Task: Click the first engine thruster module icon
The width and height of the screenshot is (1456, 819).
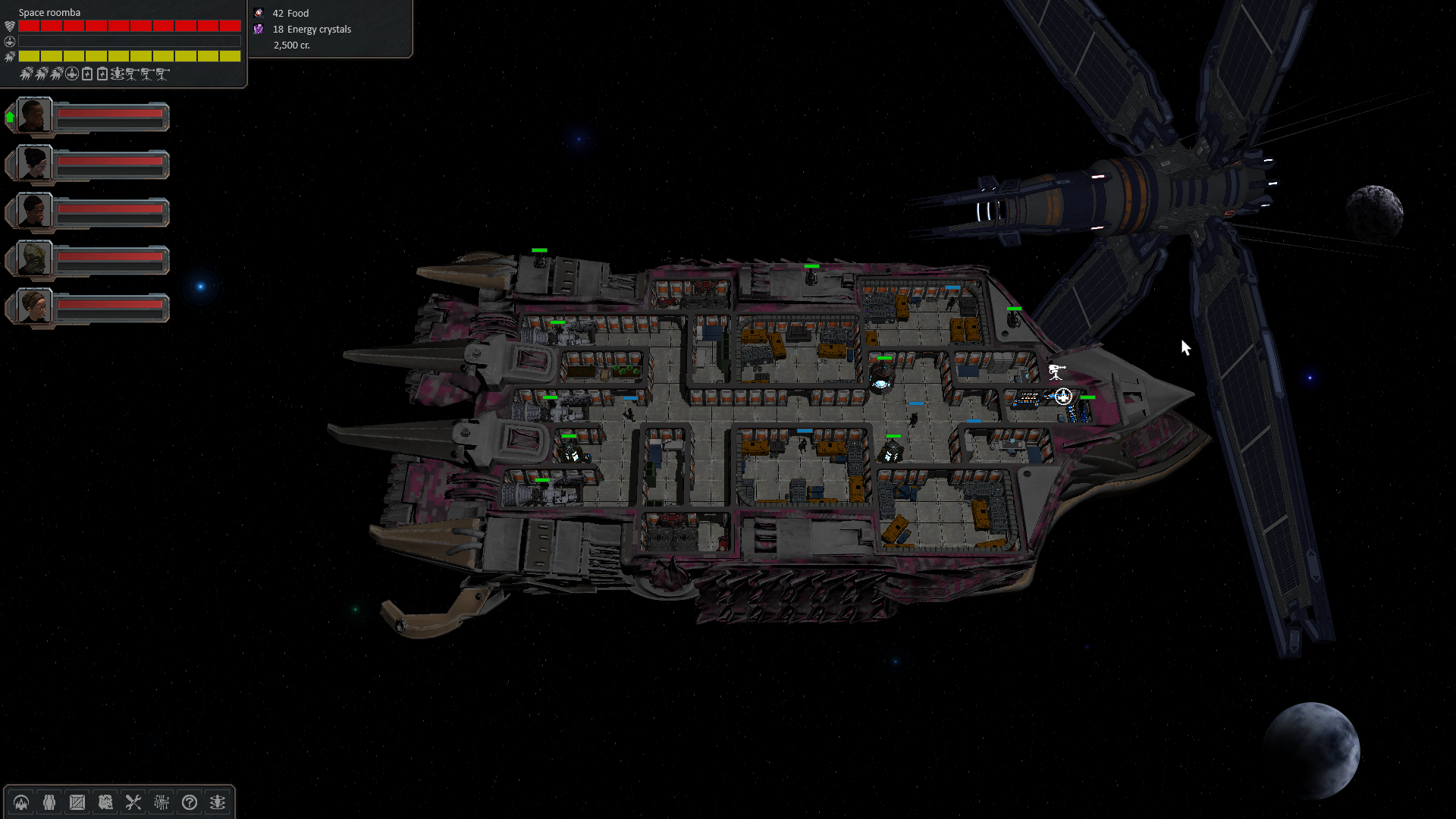Action: pyautogui.click(x=27, y=74)
